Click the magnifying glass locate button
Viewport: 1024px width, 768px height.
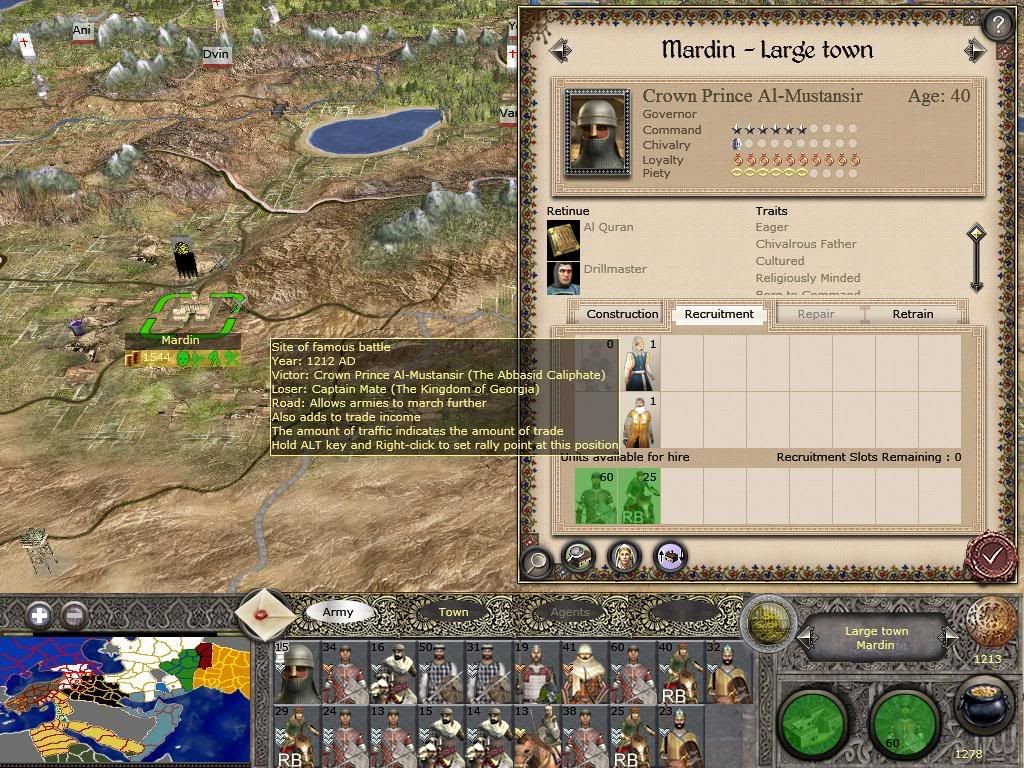coord(537,561)
